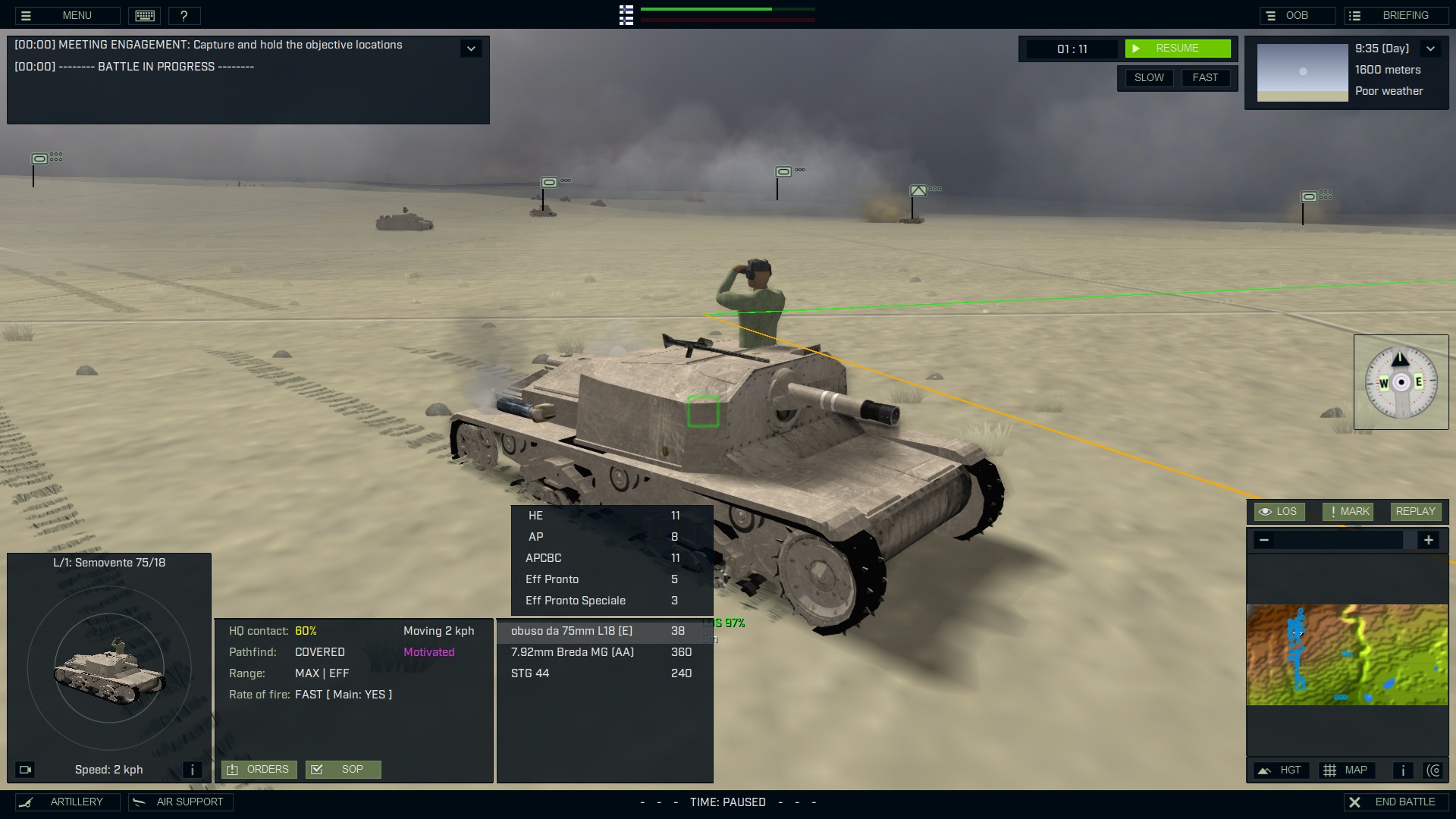Toggle HGT terrain height view on minimap

click(1281, 770)
